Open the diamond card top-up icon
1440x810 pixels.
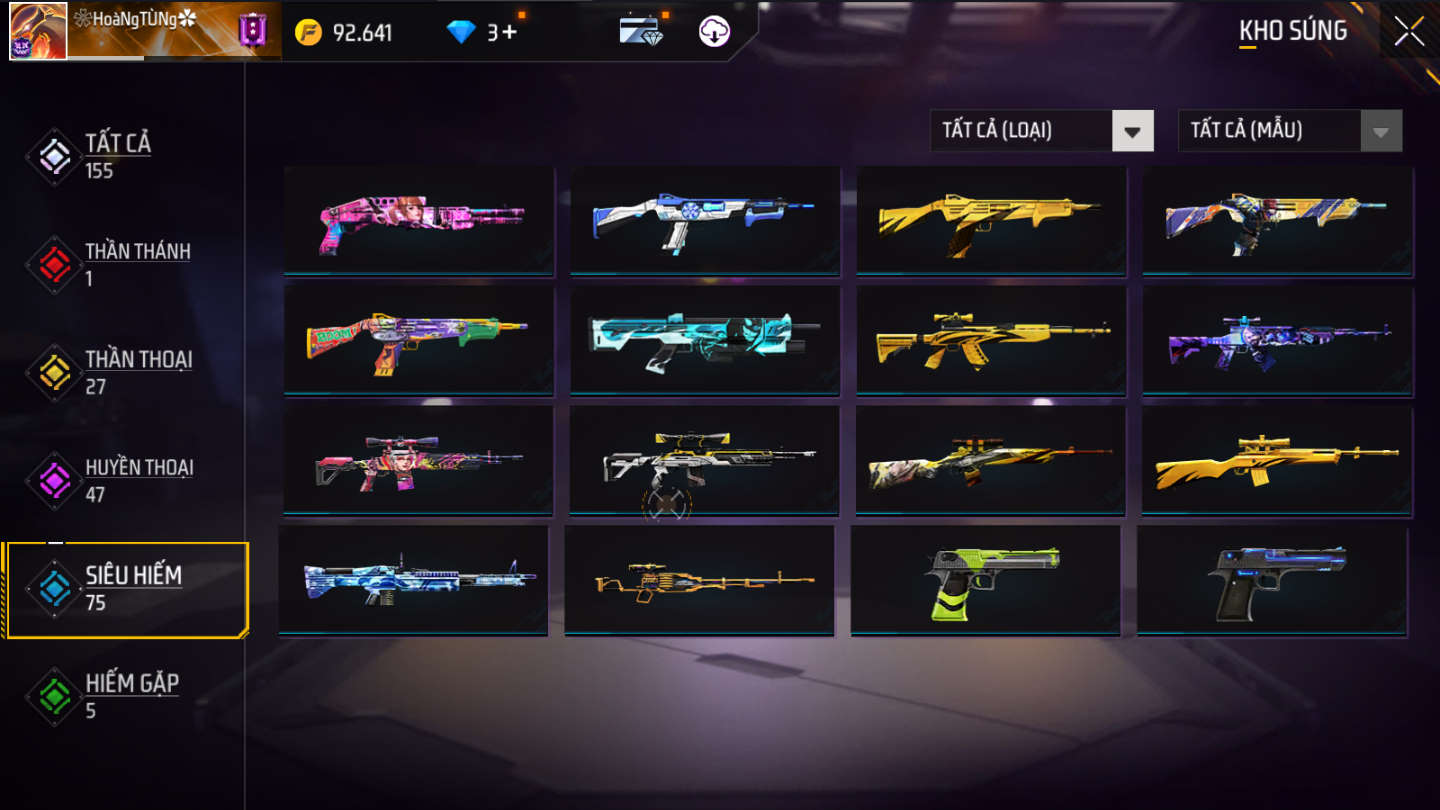click(x=641, y=32)
